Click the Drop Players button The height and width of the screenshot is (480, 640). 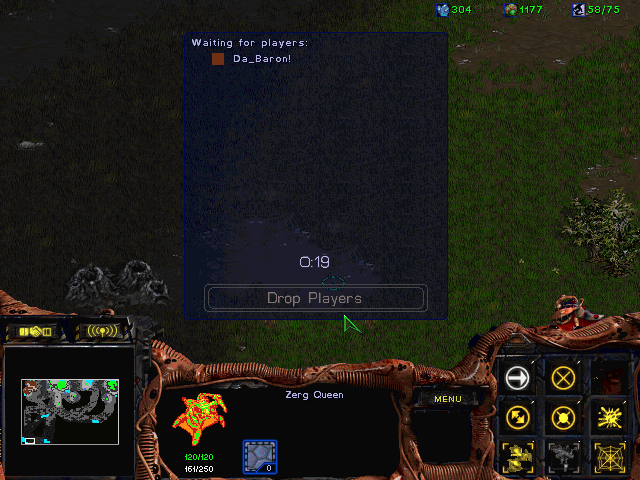(x=315, y=298)
